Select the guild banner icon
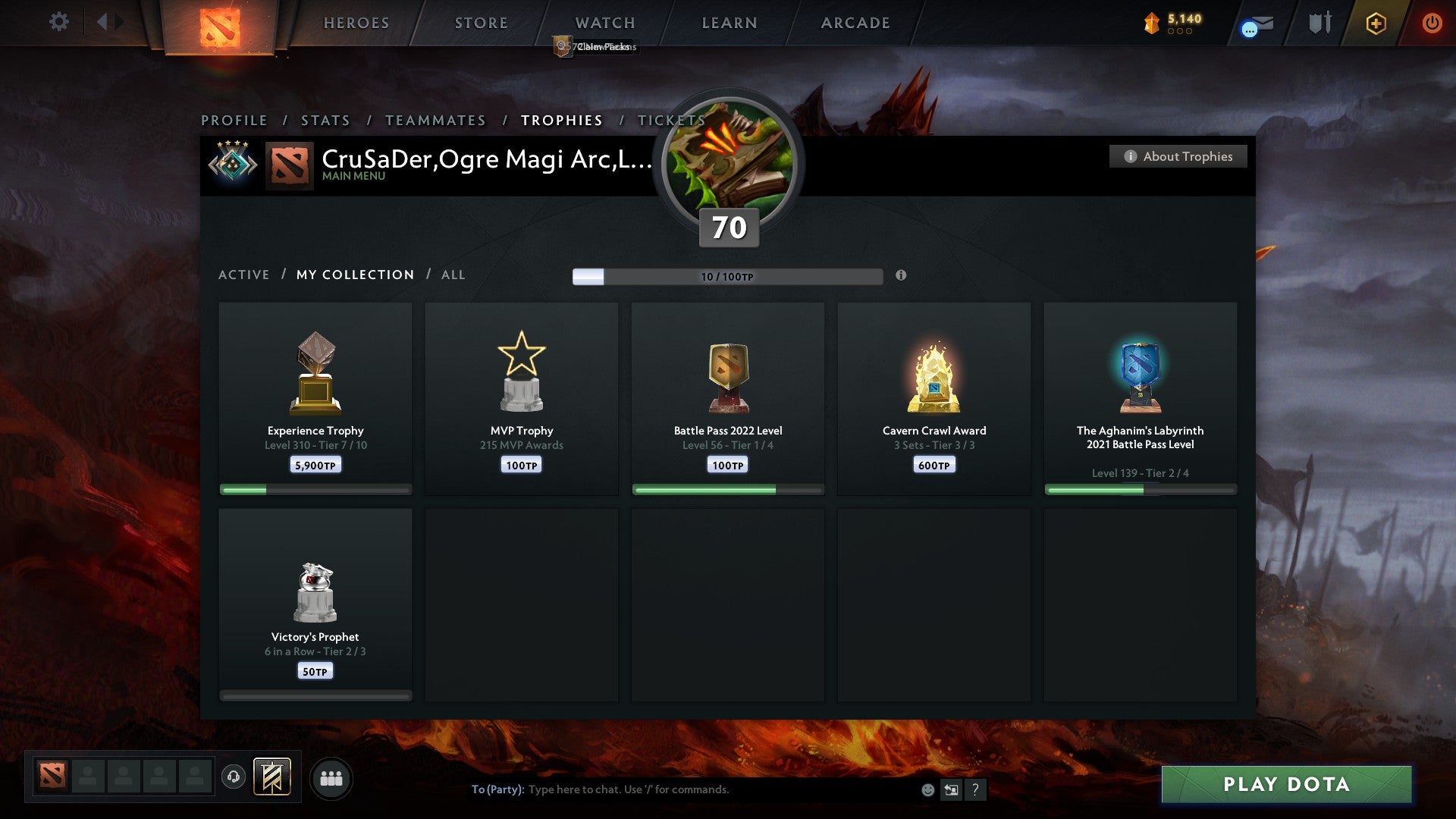Screen dimensions: 1456x819 [x=272, y=777]
